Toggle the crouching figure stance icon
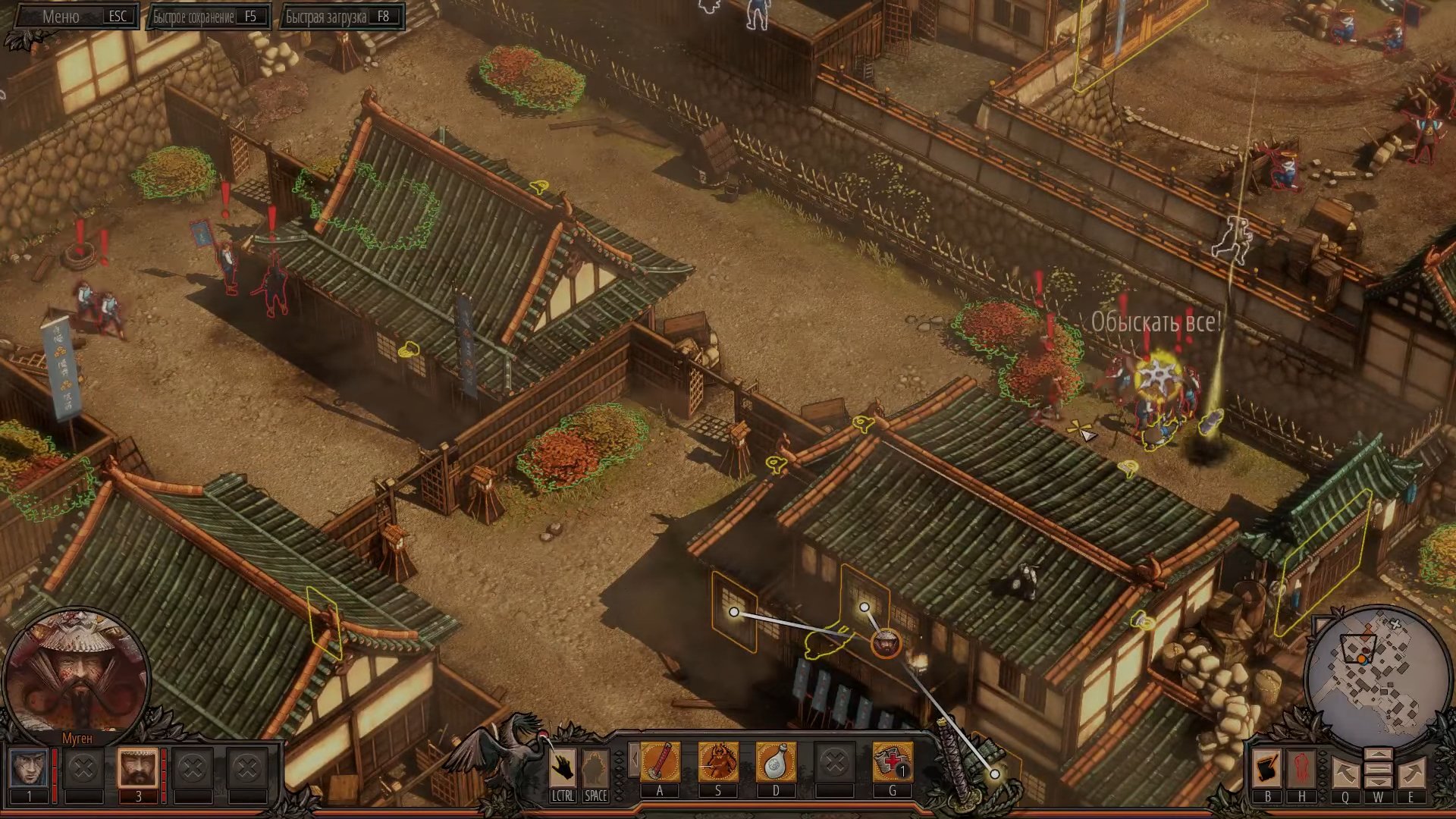Viewport: 1456px width, 819px height. (595, 768)
